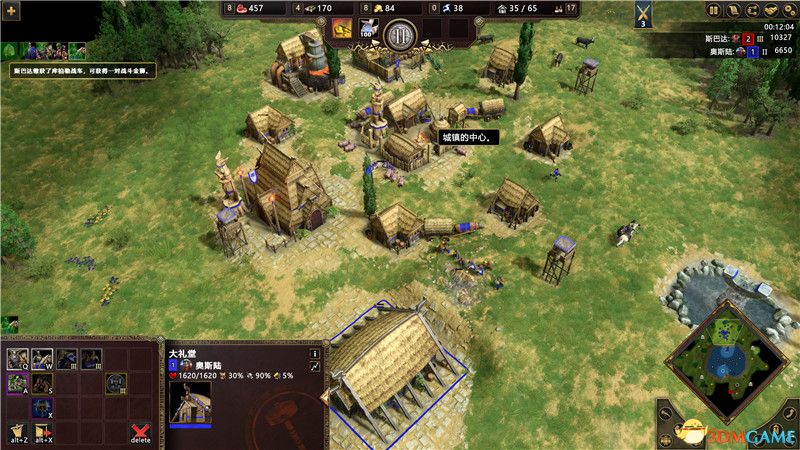Image resolution: width=800 pixels, height=450 pixels.
Task: Click the alt+Z banner command
Action: coord(17,432)
